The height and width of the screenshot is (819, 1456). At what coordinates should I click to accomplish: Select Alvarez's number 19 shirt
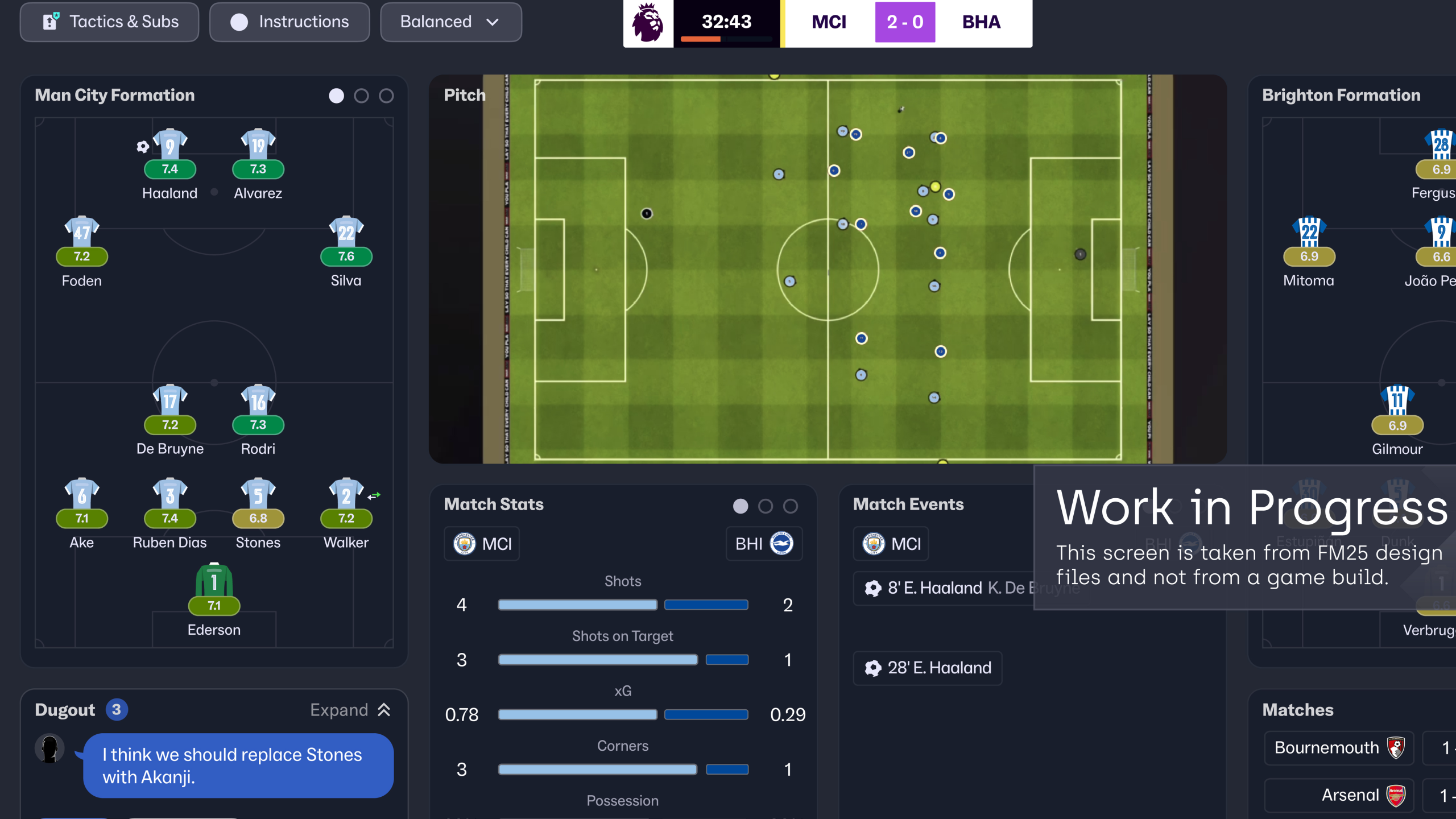pos(258,146)
